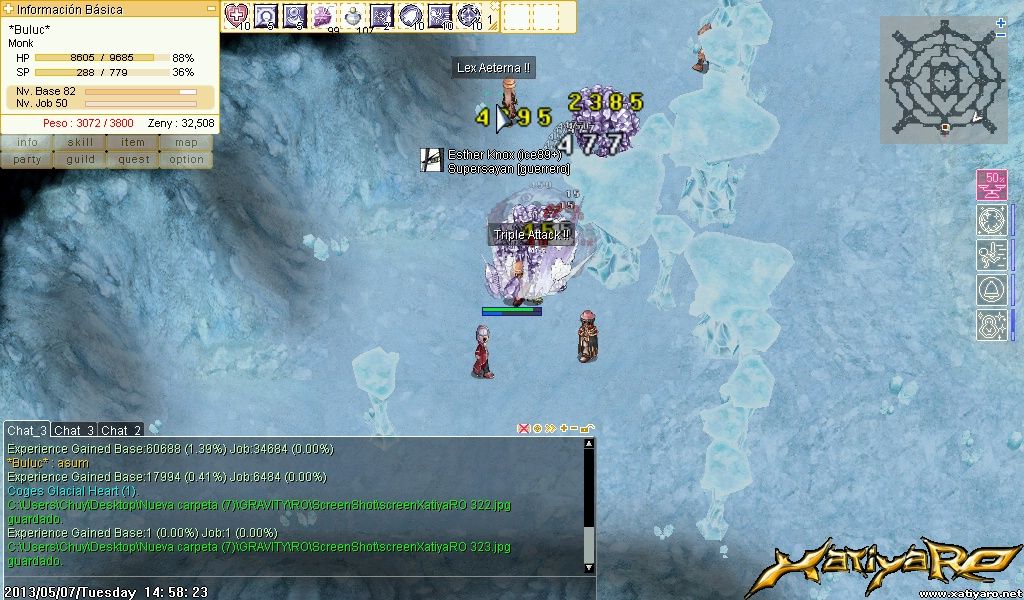The image size is (1024, 600).
Task: Open the map button
Action: (186, 143)
